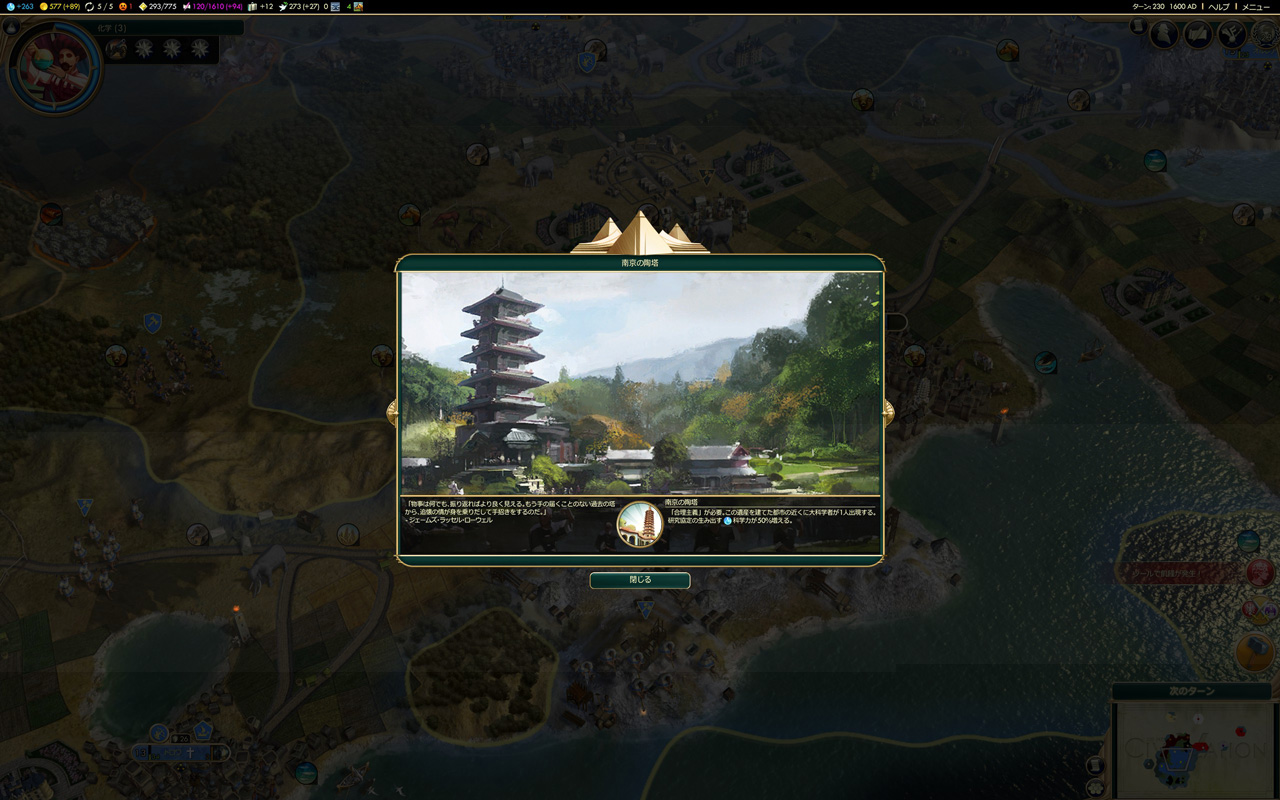The image size is (1280, 800).
Task: Open the scientist leader portrait research panel
Action: (x=55, y=67)
